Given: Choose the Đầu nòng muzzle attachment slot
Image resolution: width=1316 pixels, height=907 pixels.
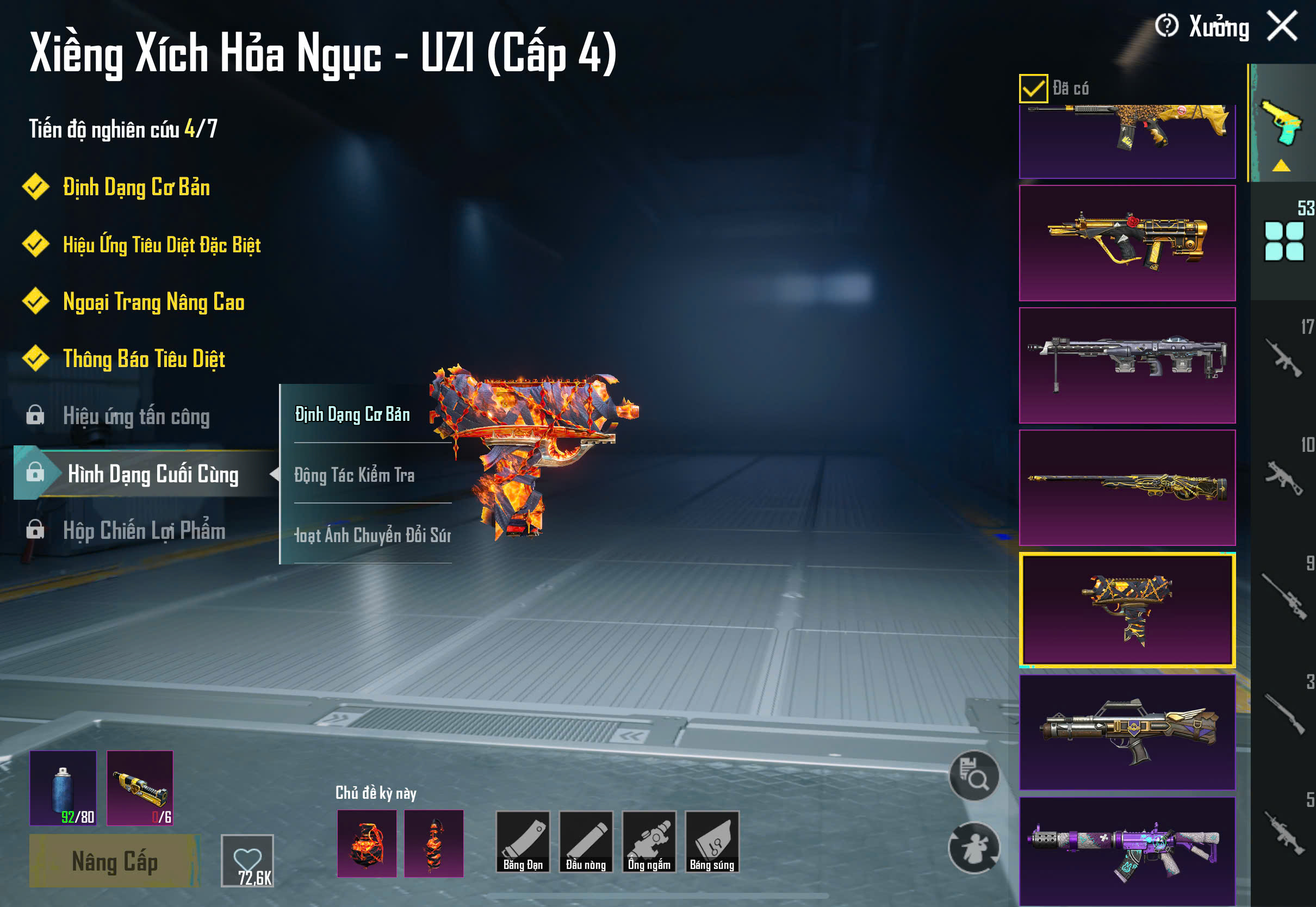Looking at the screenshot, I should [x=586, y=842].
